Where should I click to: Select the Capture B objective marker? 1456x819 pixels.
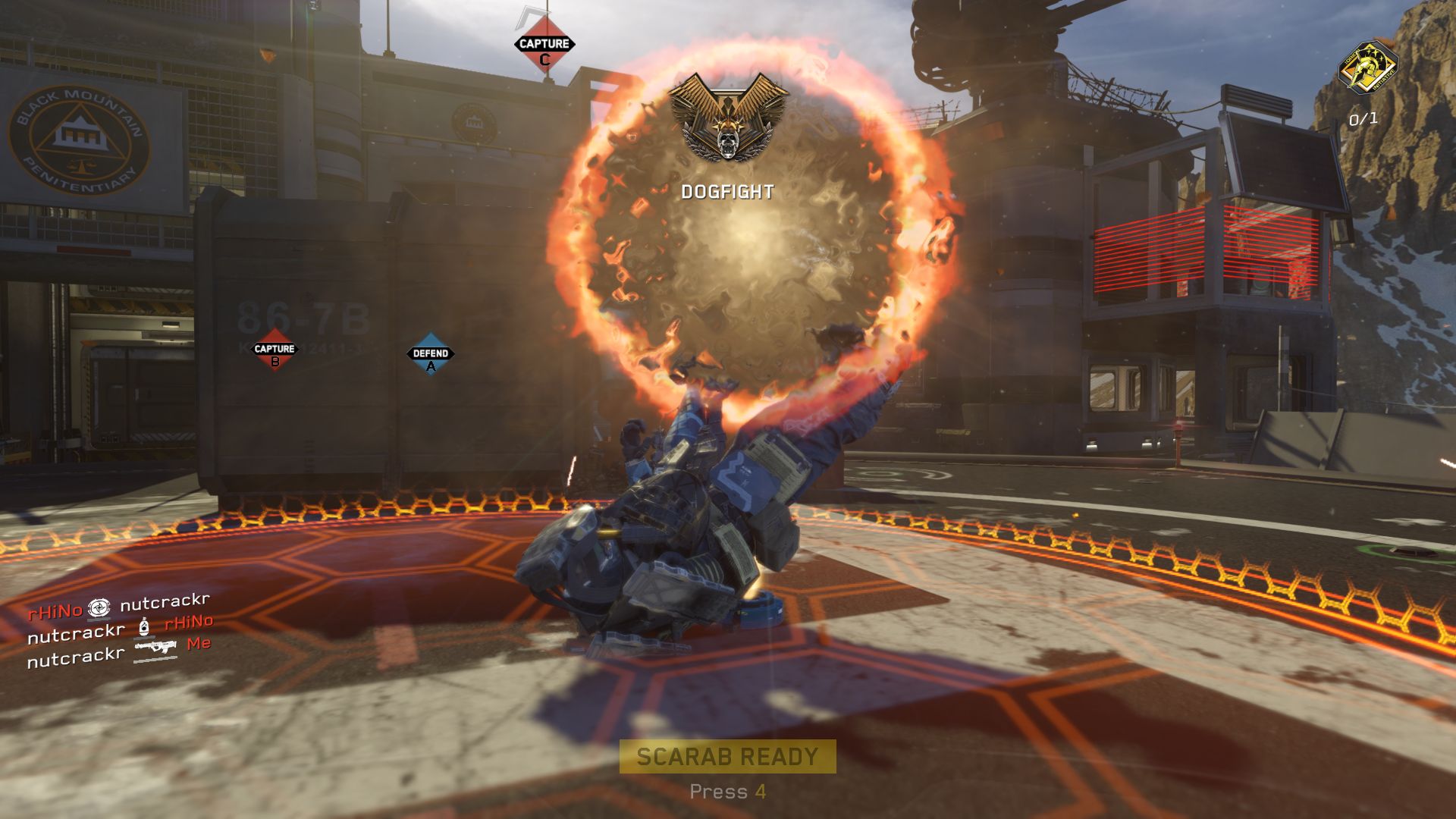click(x=275, y=350)
